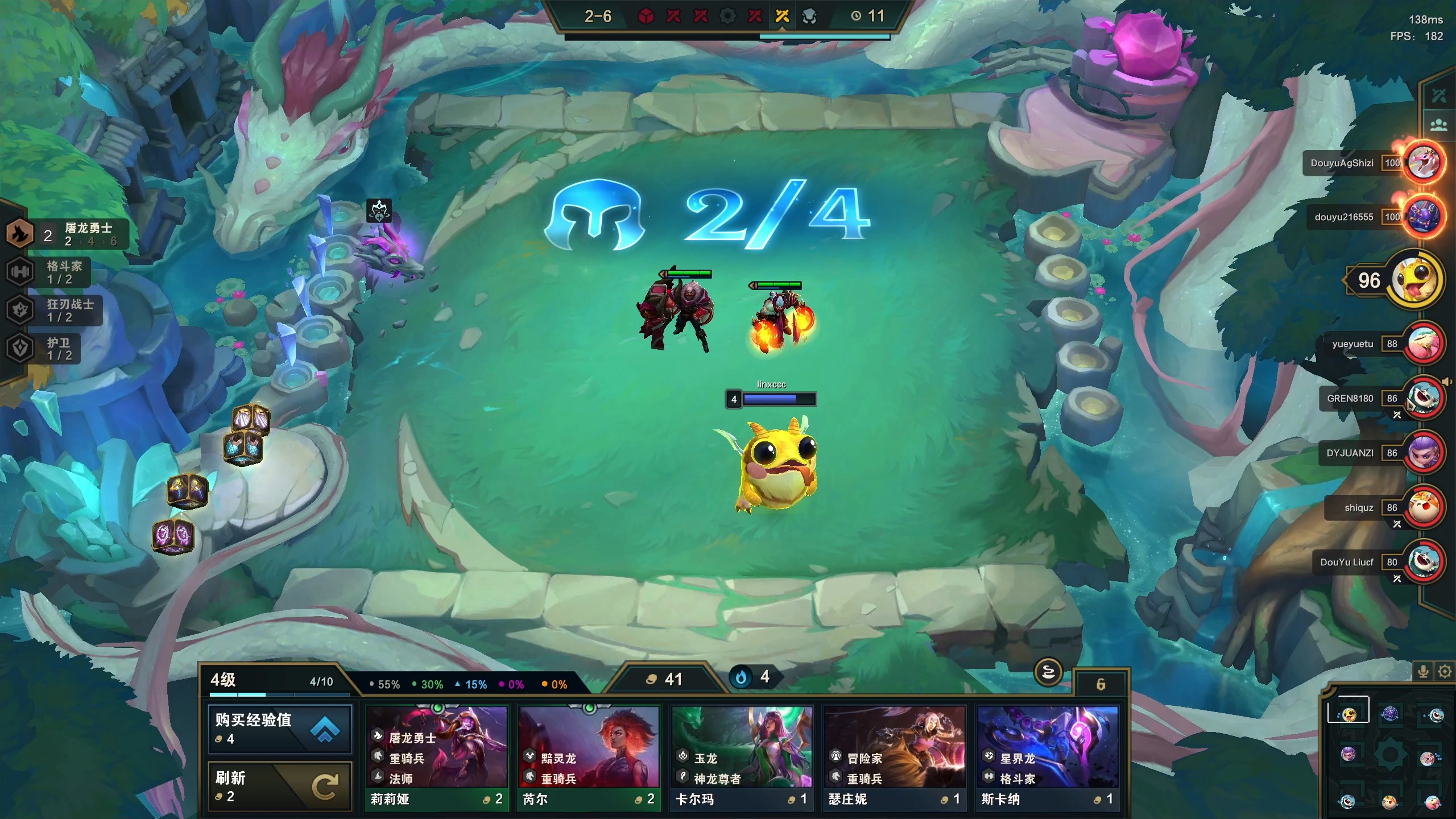Select yueyuetu in the player list
Image resolution: width=1456 pixels, height=819 pixels.
[1423, 344]
